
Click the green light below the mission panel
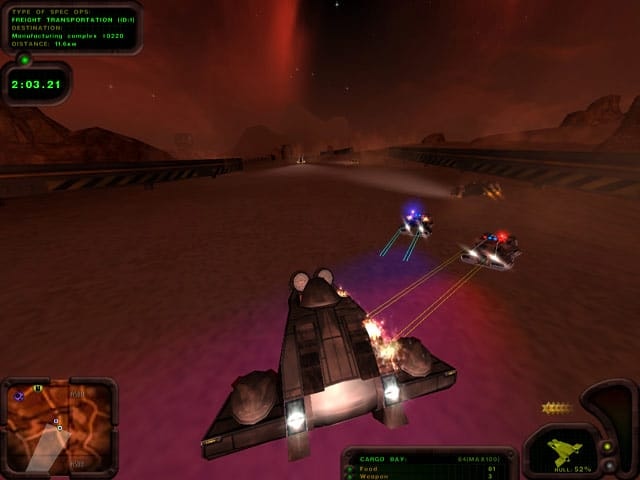tap(24, 59)
